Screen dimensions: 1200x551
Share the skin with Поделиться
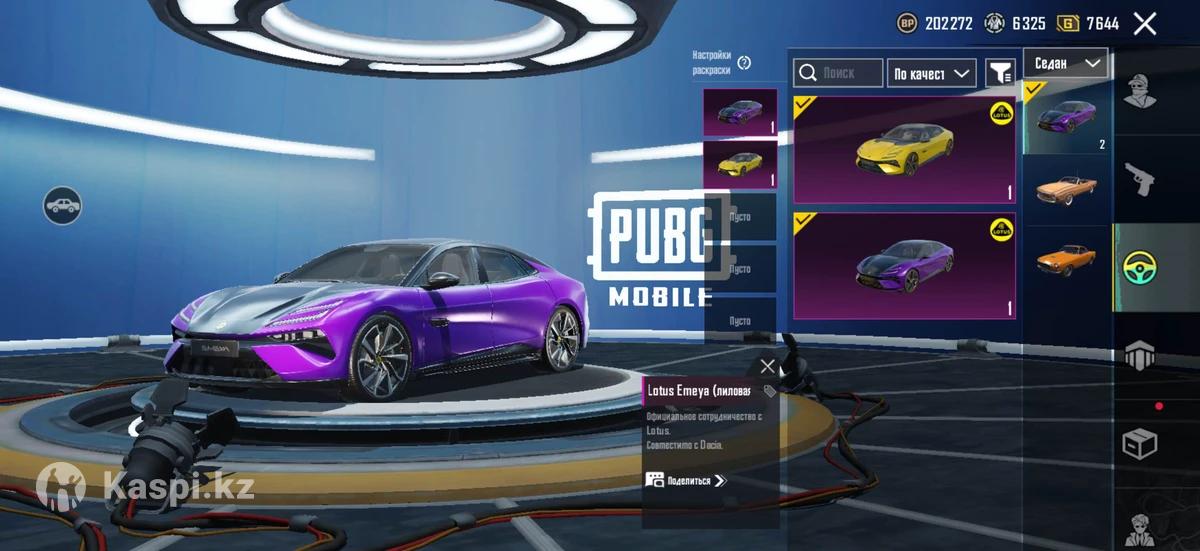pos(687,481)
